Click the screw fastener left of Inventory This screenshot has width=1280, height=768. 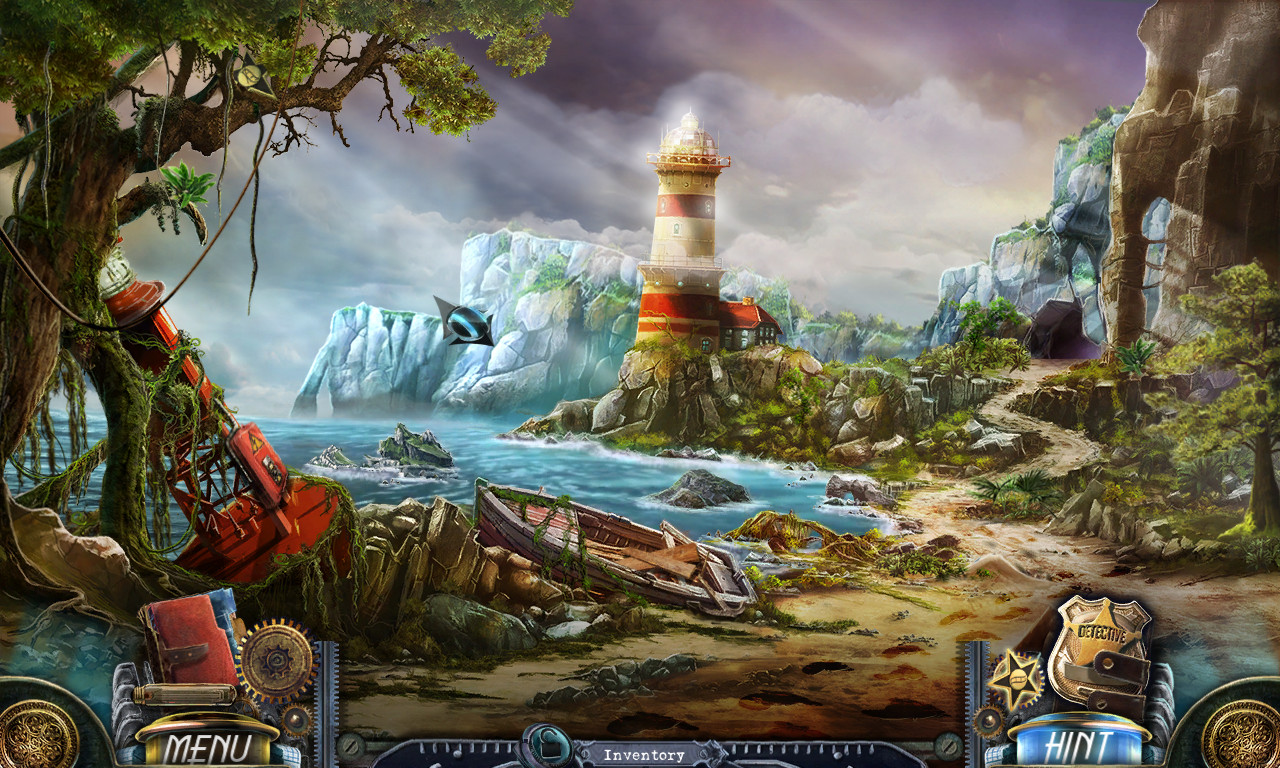352,745
